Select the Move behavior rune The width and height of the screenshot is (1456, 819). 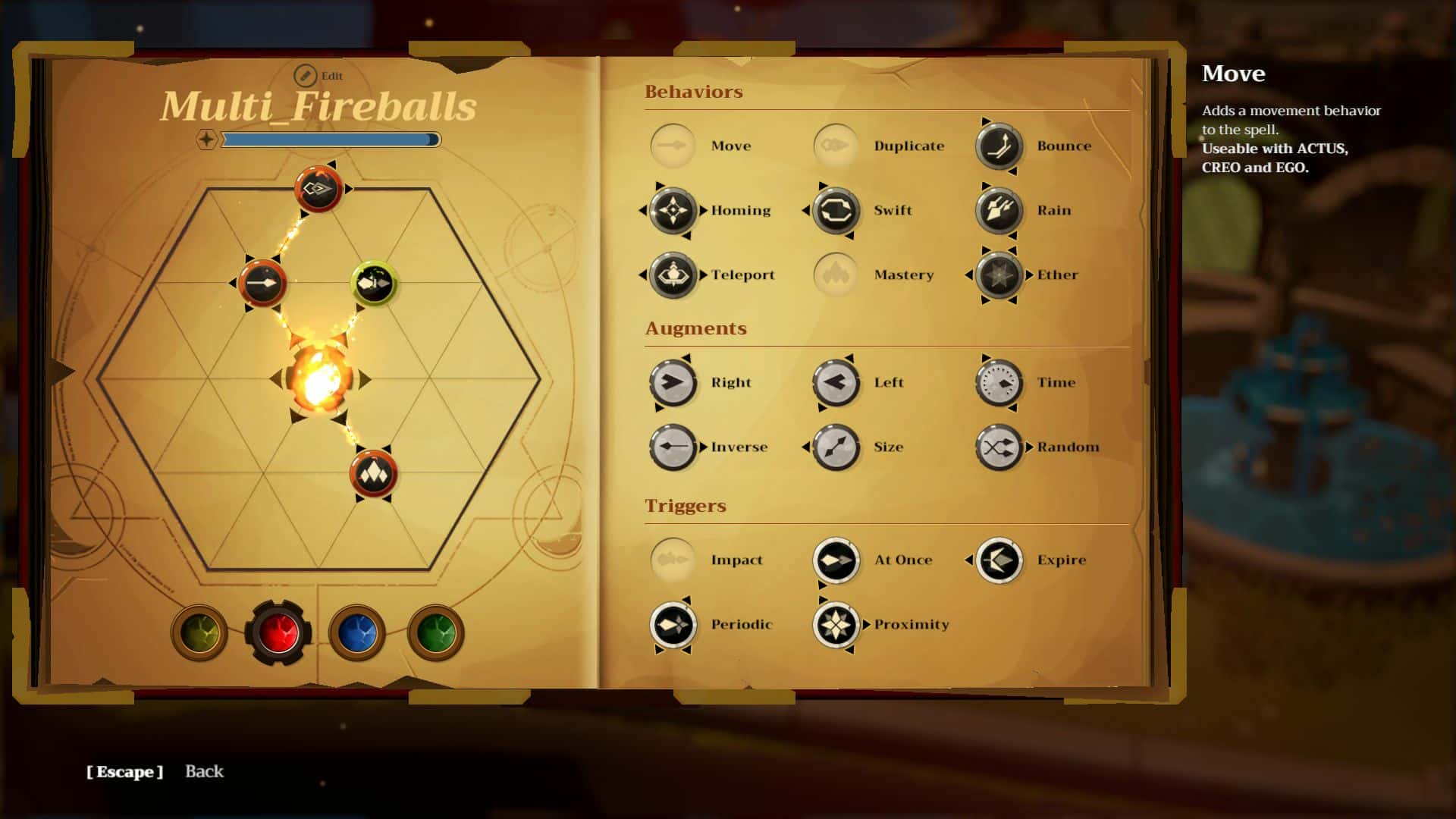(671, 145)
